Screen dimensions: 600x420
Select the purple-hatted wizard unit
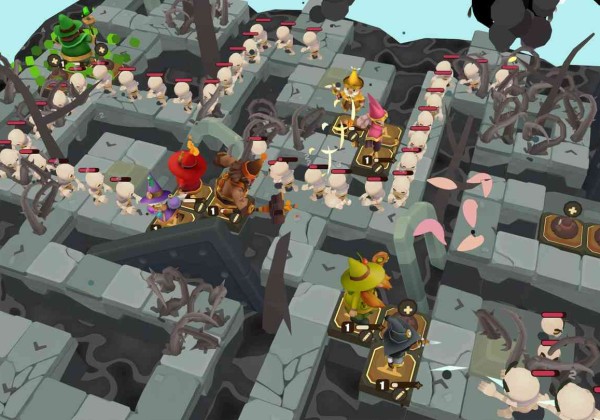[x=156, y=199]
